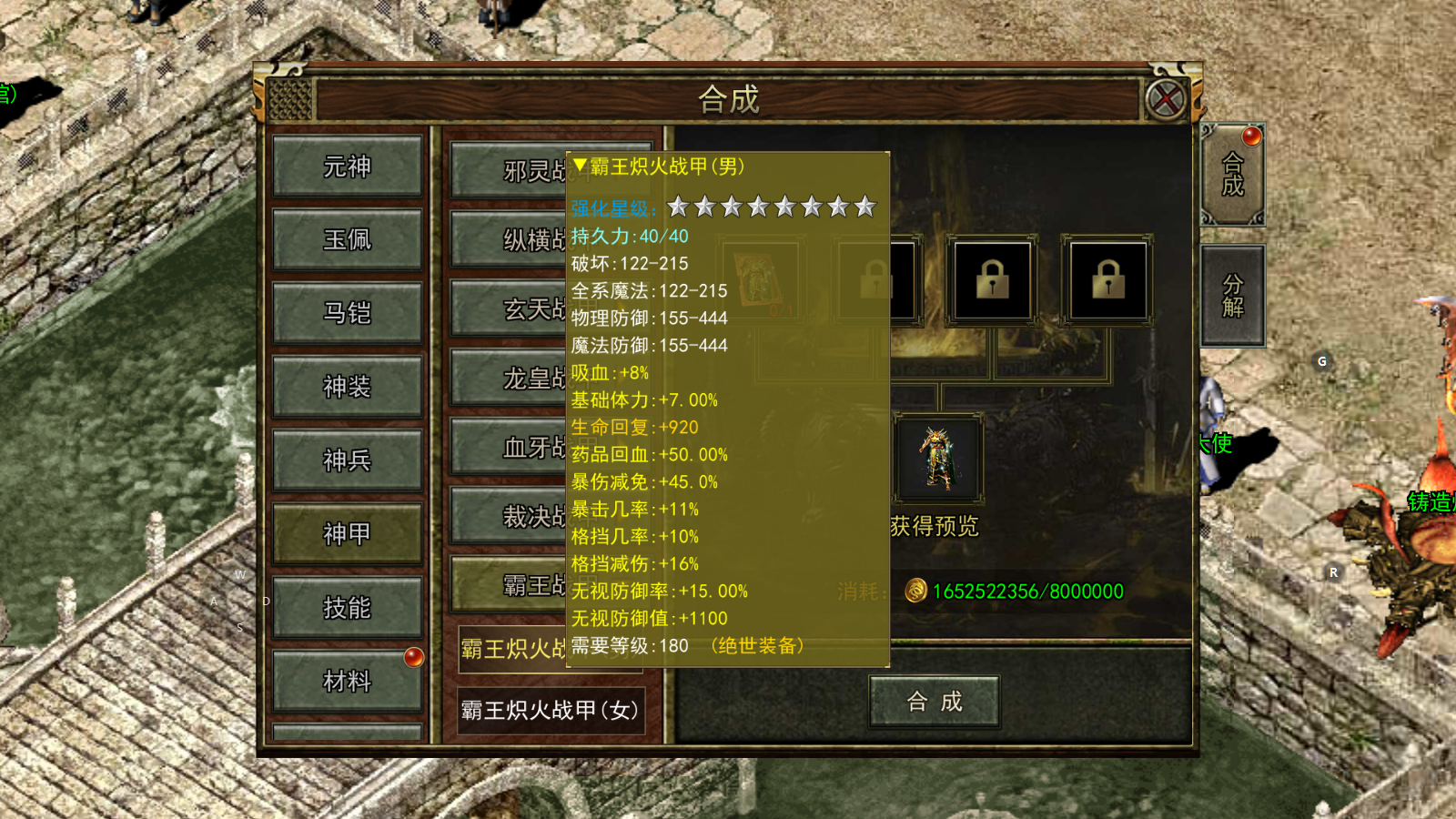Select the 霸王炽火战甲(男) recipe entry
Image resolution: width=1456 pixels, height=819 pixels.
(x=512, y=649)
